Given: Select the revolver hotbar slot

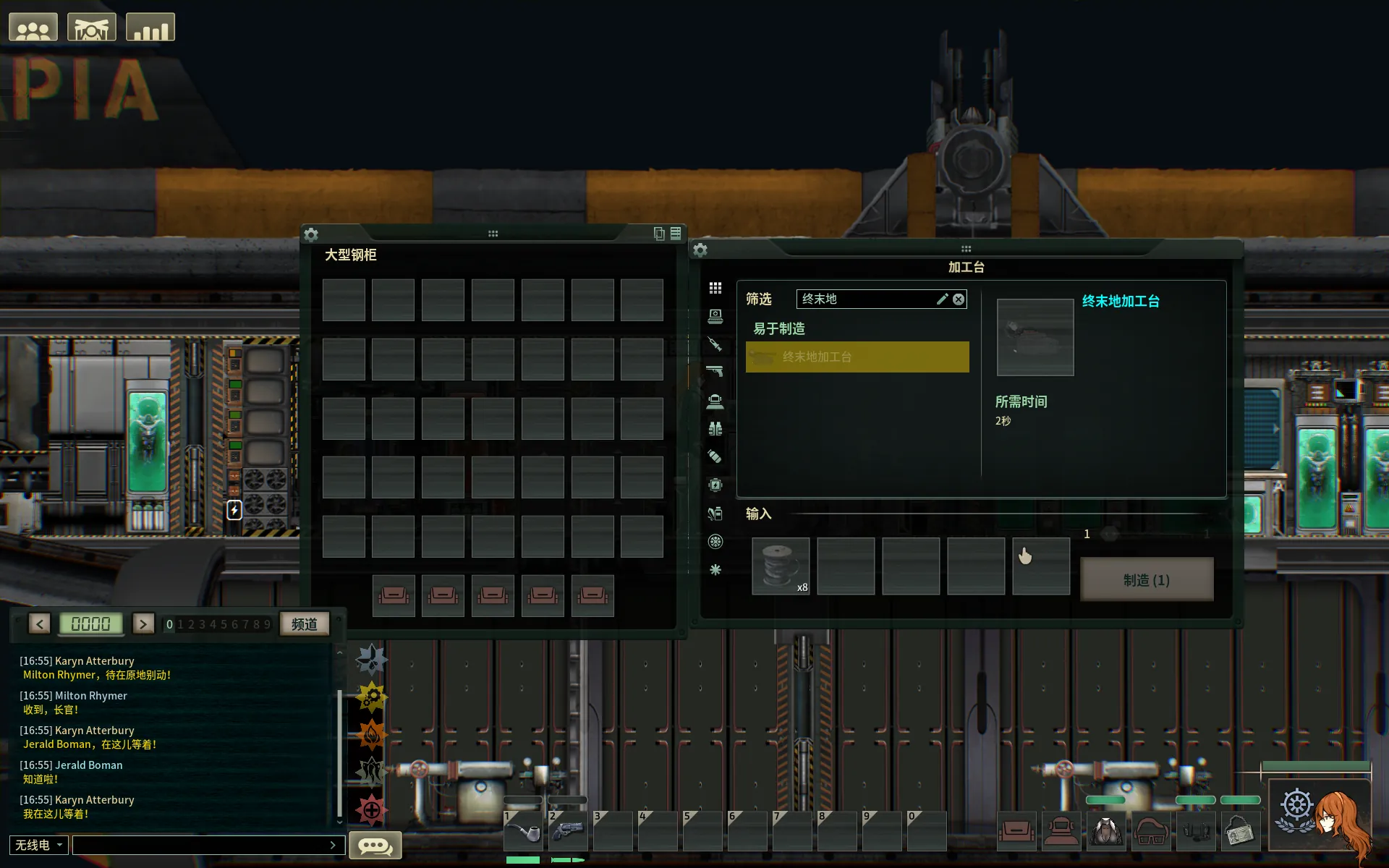Looking at the screenshot, I should [x=567, y=832].
